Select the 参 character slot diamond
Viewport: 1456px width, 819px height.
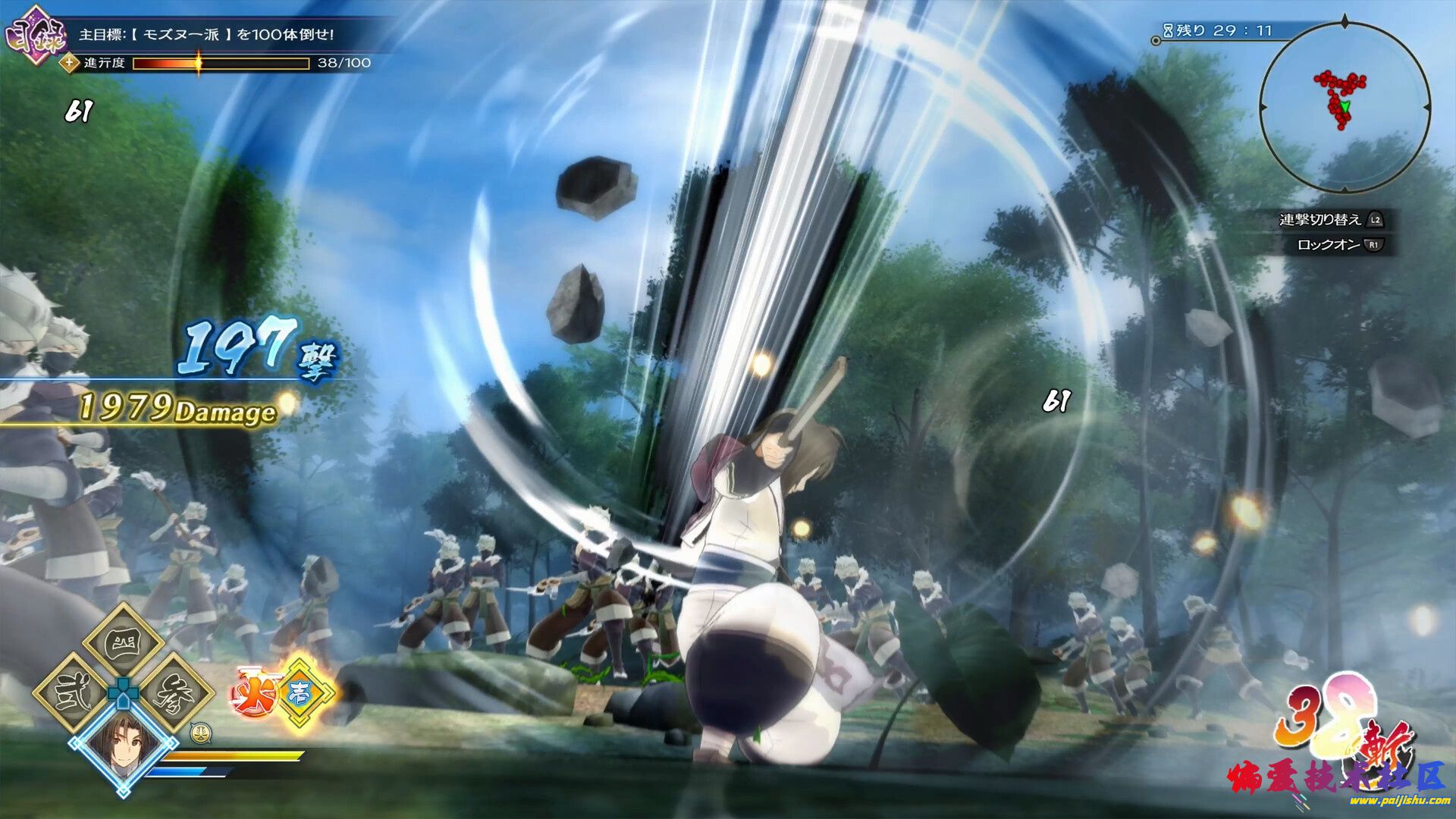[x=174, y=692]
